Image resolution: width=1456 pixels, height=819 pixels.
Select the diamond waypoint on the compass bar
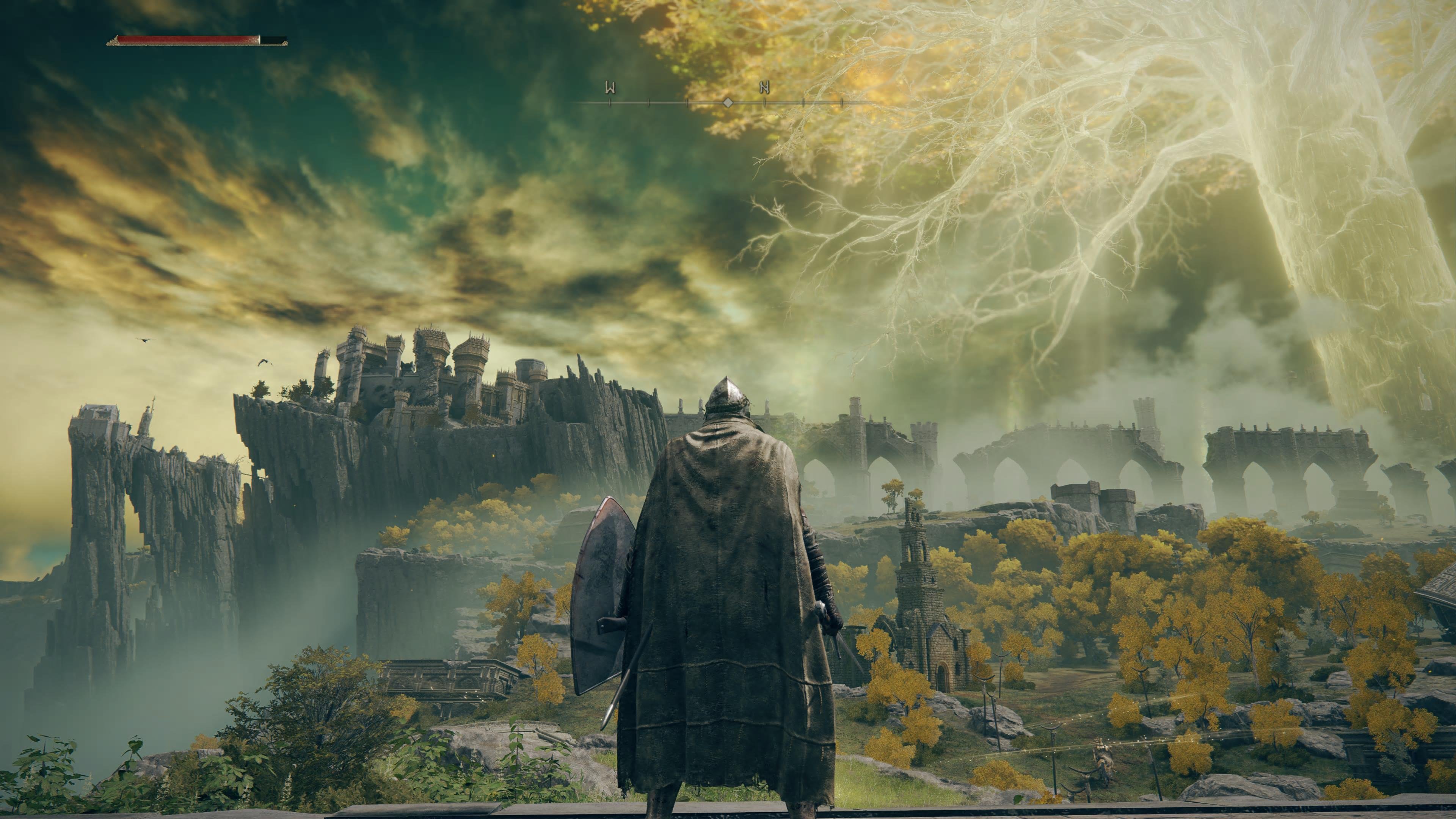[x=728, y=104]
